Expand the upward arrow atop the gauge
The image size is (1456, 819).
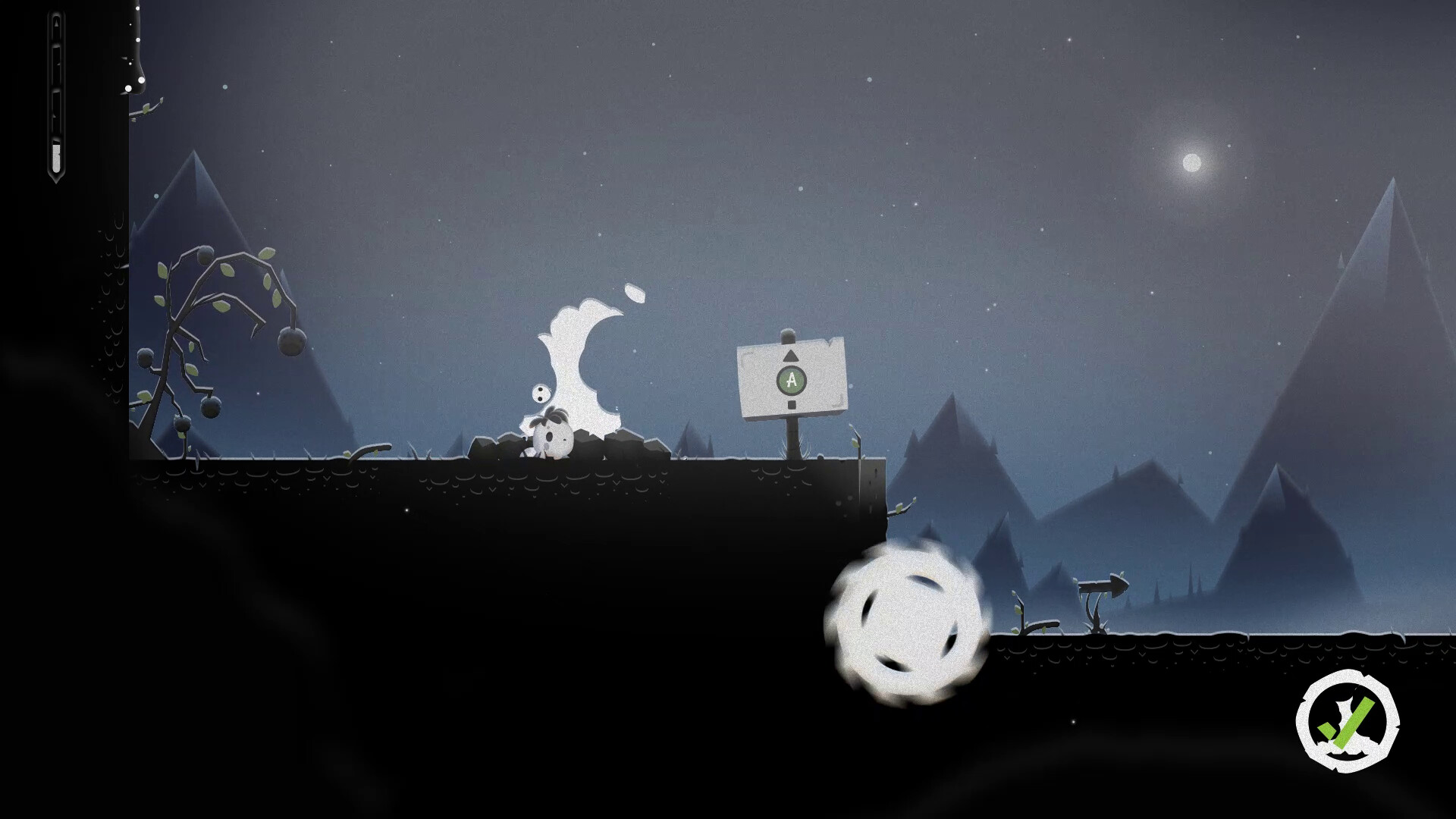(56, 22)
